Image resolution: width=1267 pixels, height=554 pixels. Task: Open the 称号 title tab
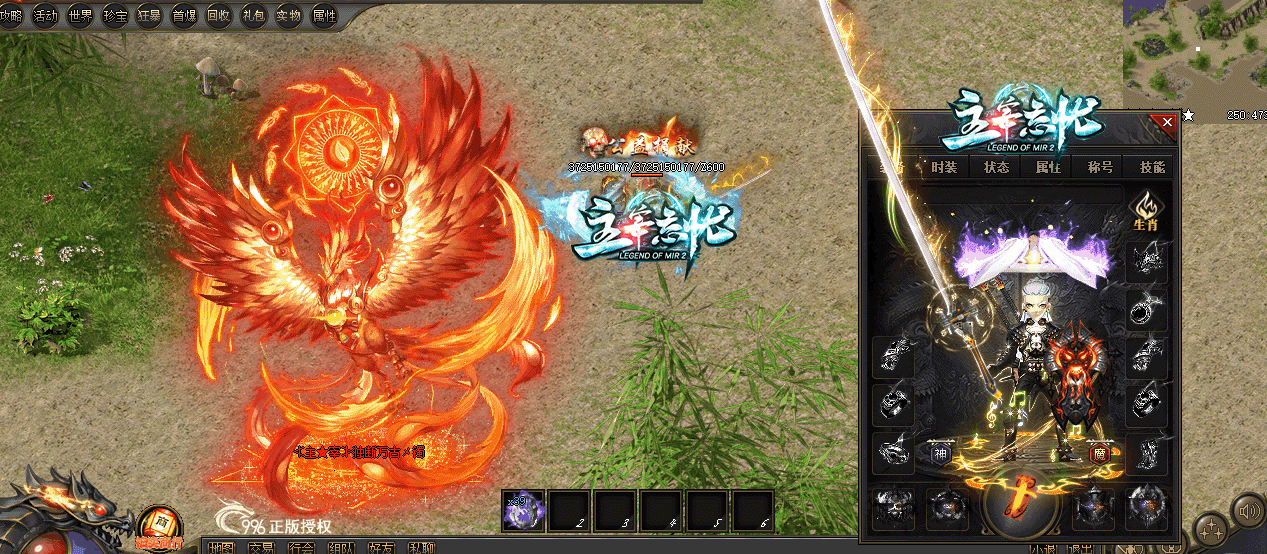1100,167
